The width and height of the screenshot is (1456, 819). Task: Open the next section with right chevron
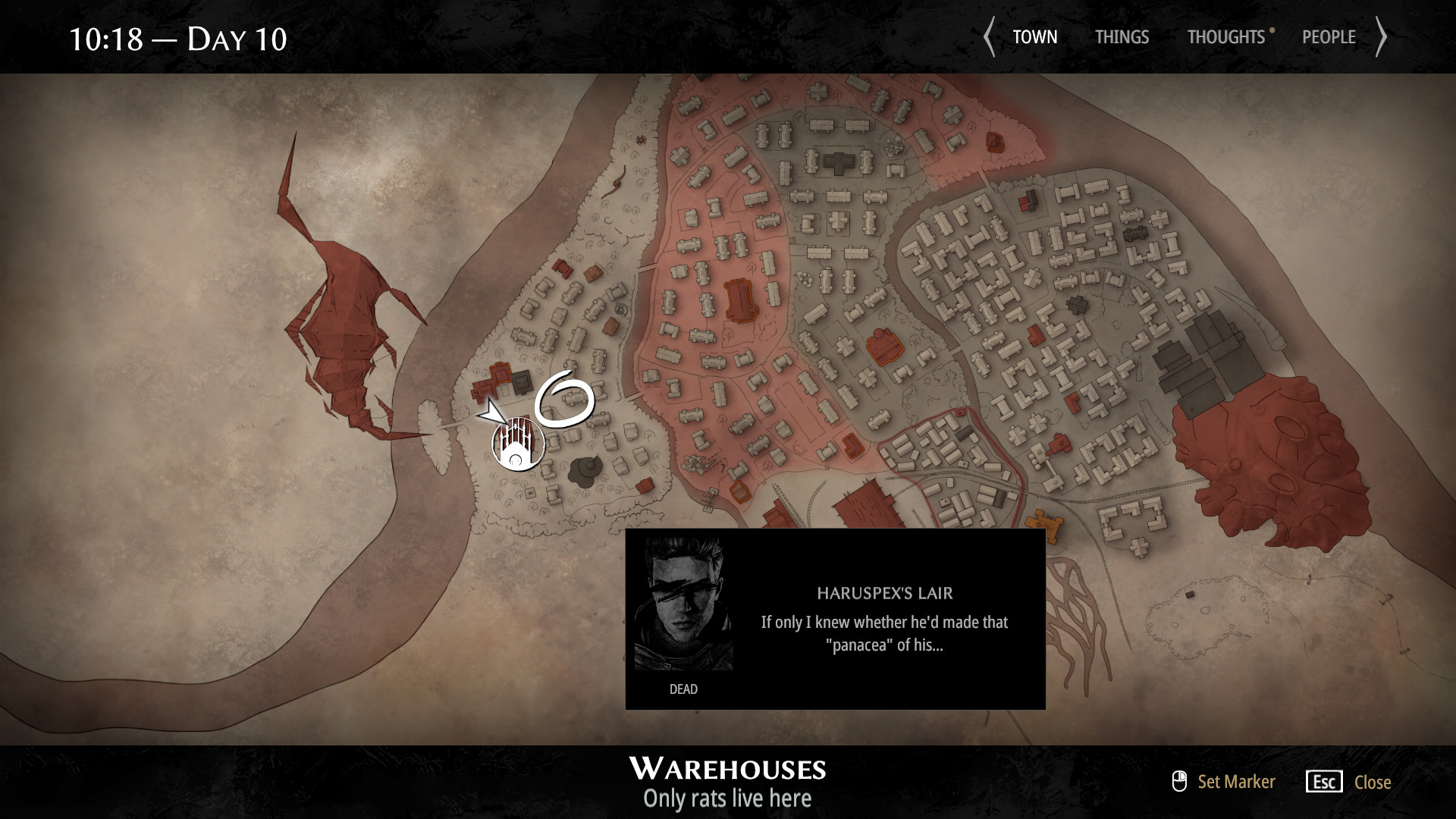tap(1383, 36)
